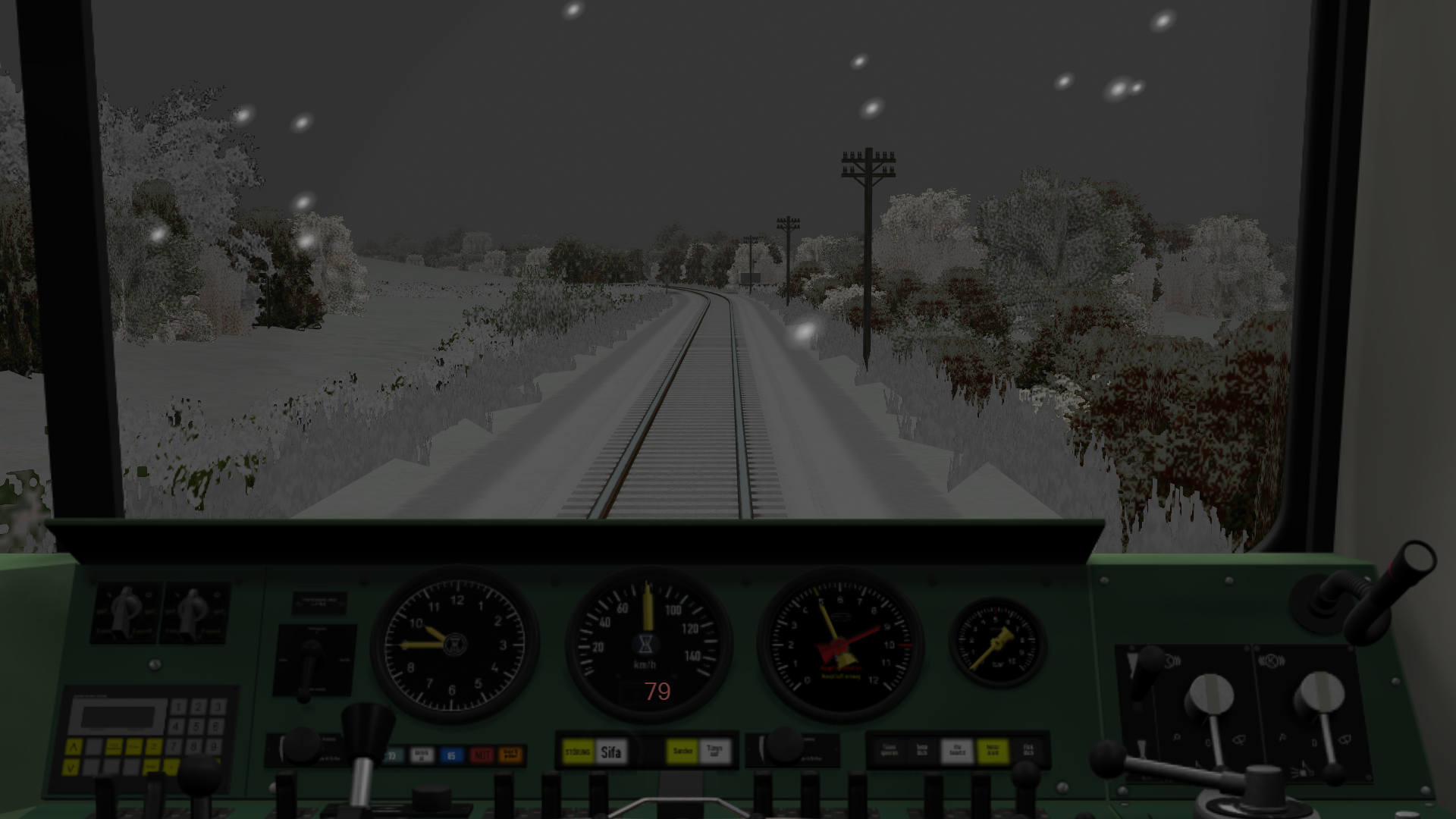1456x819 pixels.
Task: Tap digit 5 on the cab keypad
Action: 197,726
